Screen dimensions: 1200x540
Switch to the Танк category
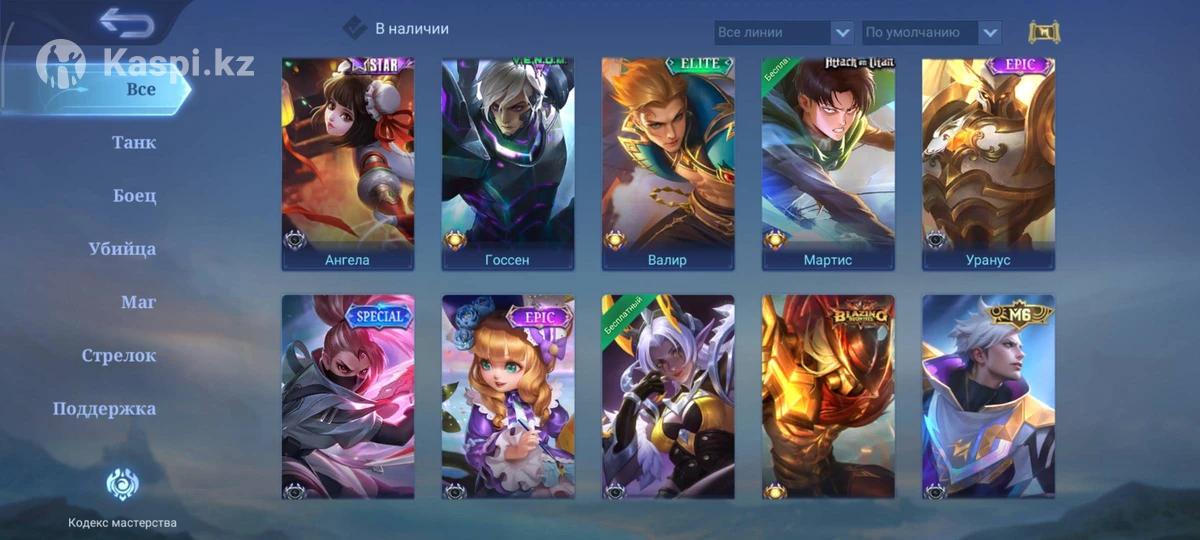(x=134, y=142)
